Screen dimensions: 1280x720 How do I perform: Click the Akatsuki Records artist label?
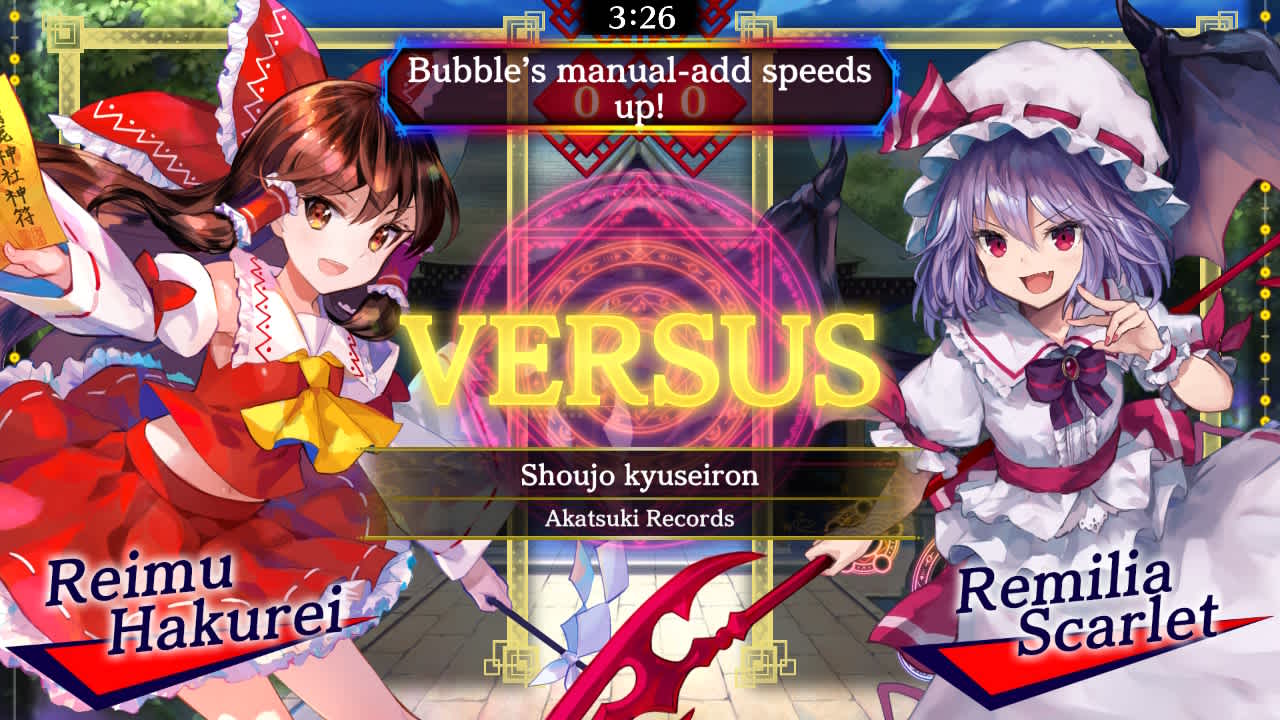pos(639,518)
